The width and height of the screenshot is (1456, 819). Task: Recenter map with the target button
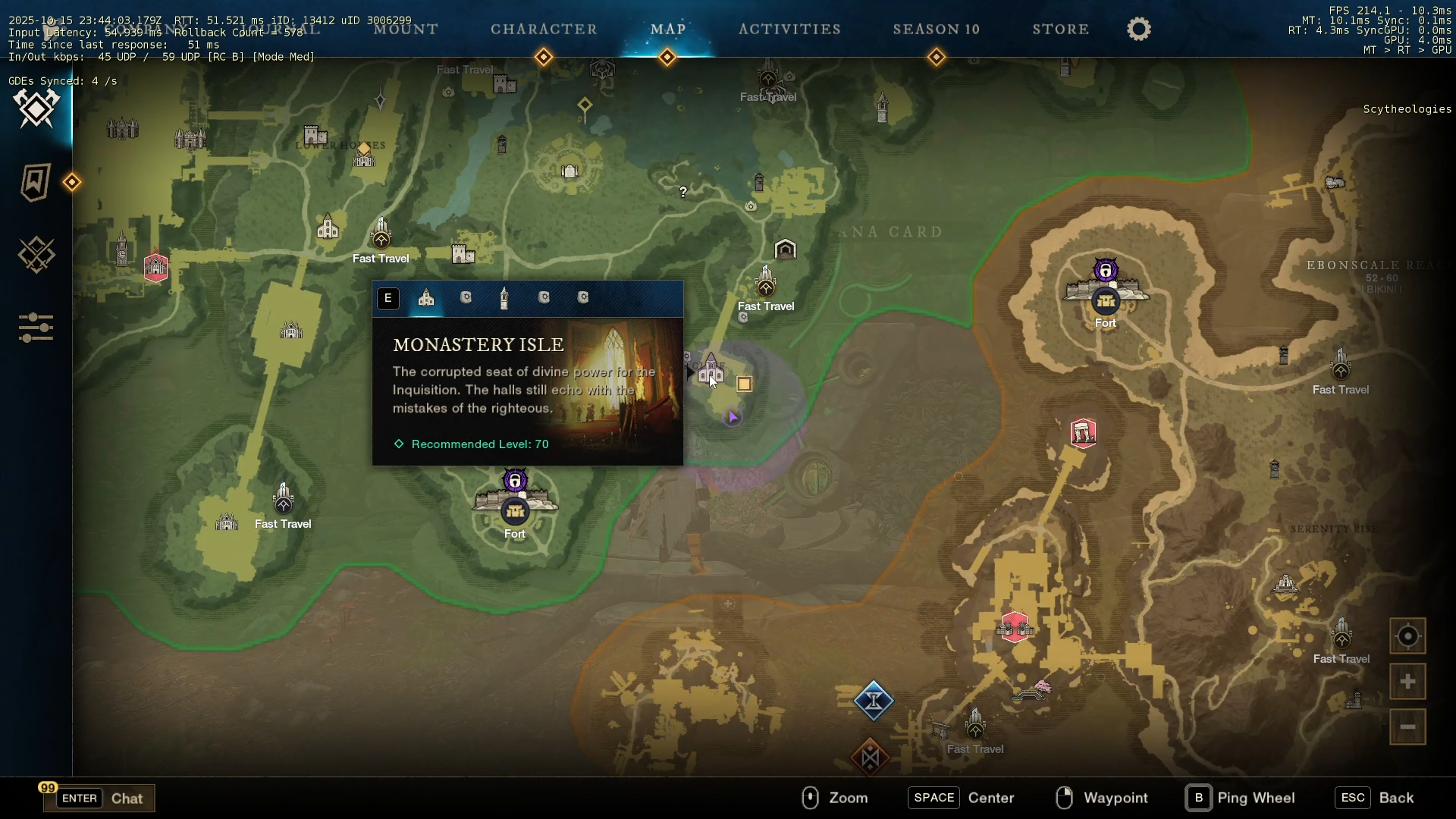(1407, 636)
